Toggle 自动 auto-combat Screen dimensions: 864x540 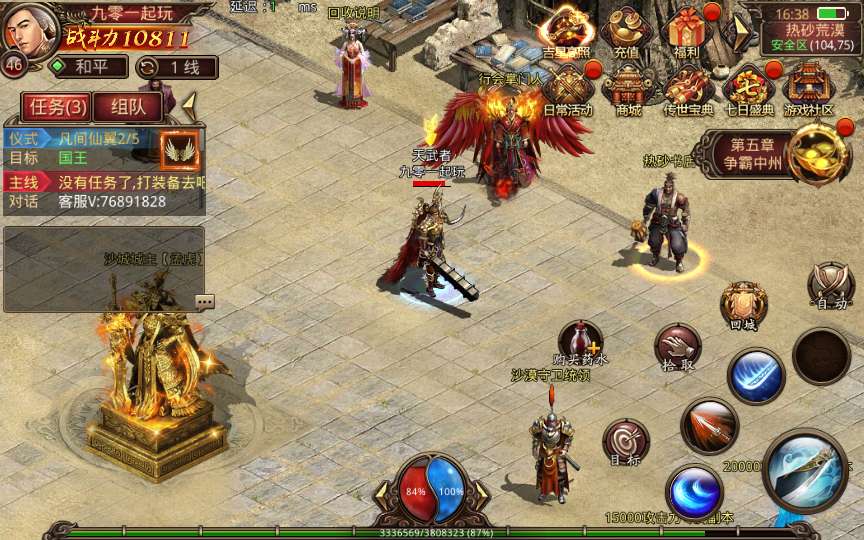point(831,286)
